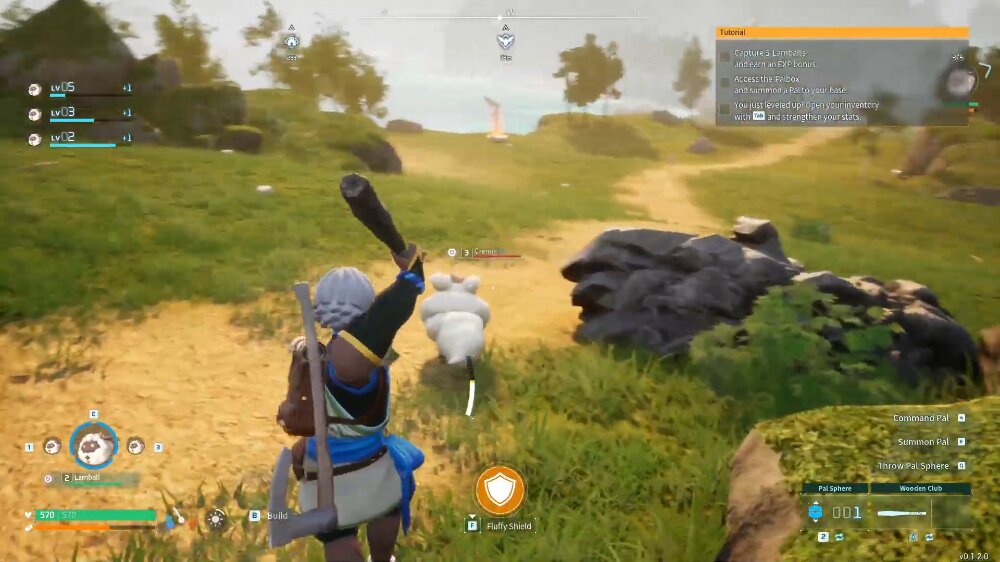
Task: Activate the Fluffy Shield partner skill icon
Action: tap(500, 490)
